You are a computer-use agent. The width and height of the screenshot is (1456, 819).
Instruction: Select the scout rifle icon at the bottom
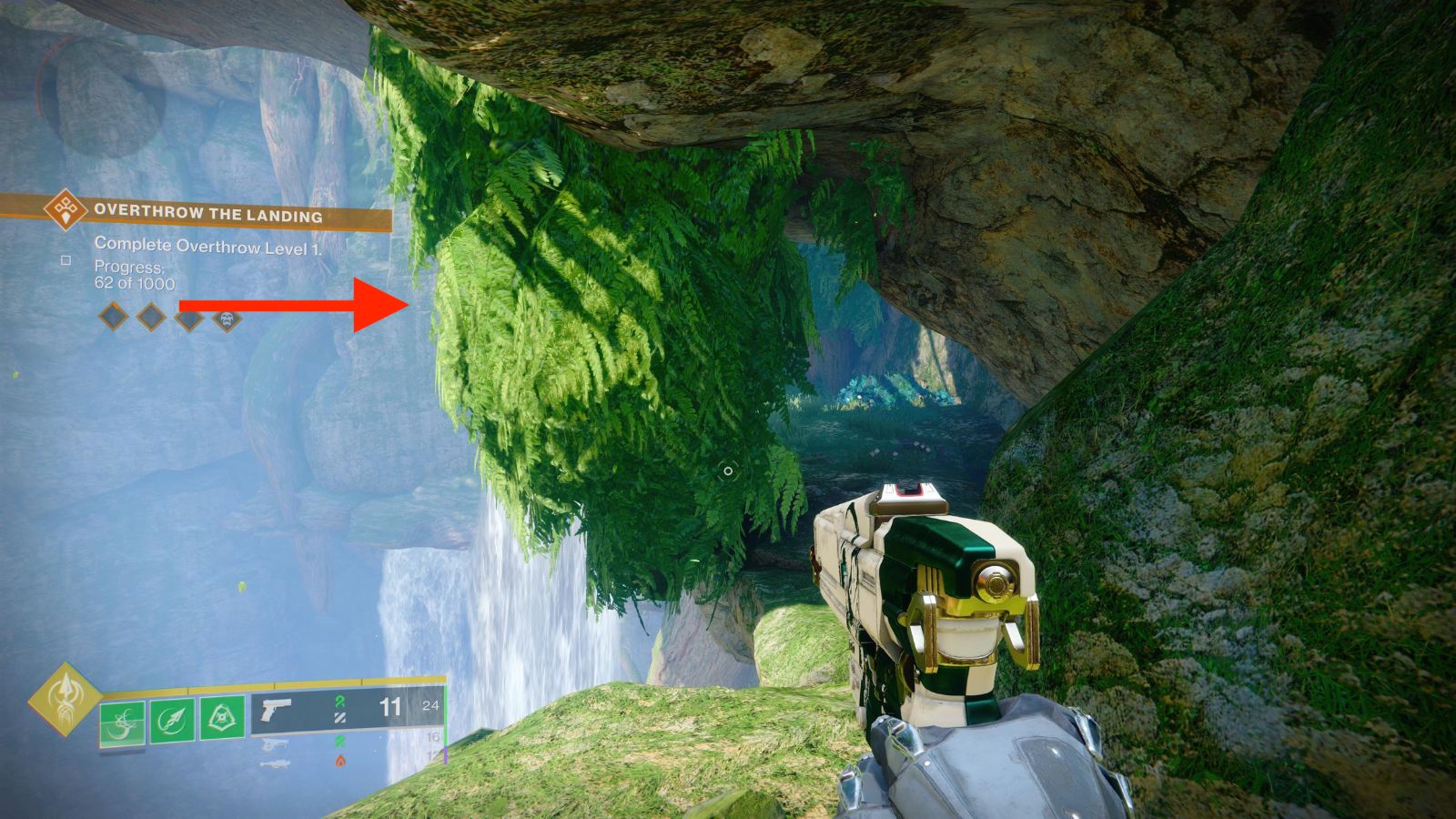tap(276, 763)
